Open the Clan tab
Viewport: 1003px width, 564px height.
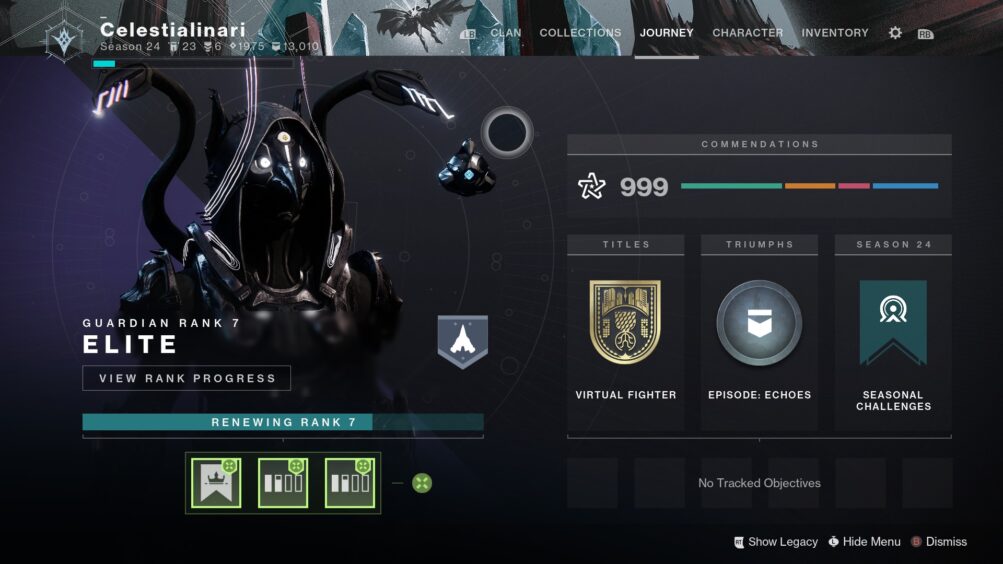coord(505,33)
